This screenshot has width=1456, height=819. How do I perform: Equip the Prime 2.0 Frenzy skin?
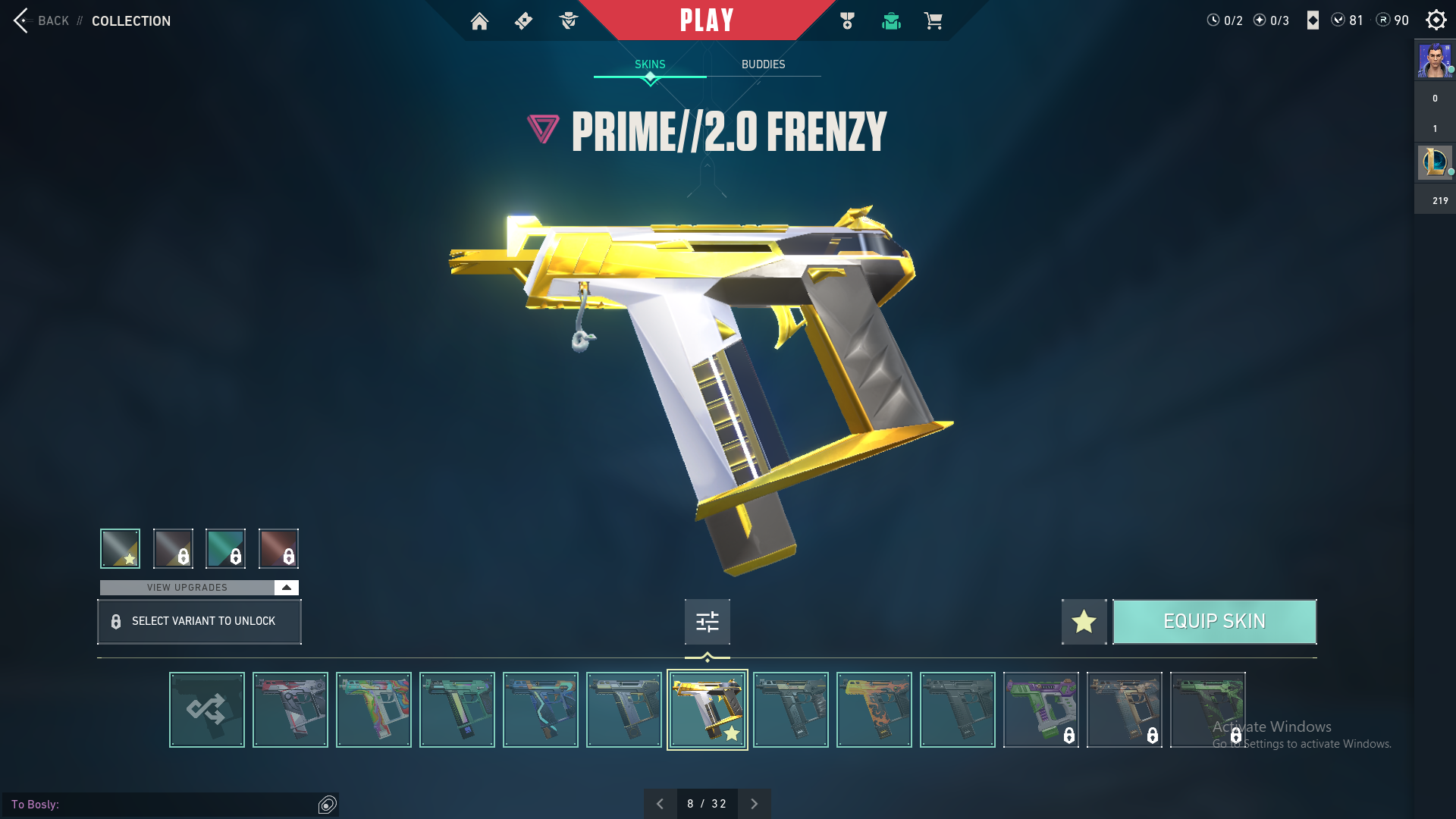[1214, 622]
